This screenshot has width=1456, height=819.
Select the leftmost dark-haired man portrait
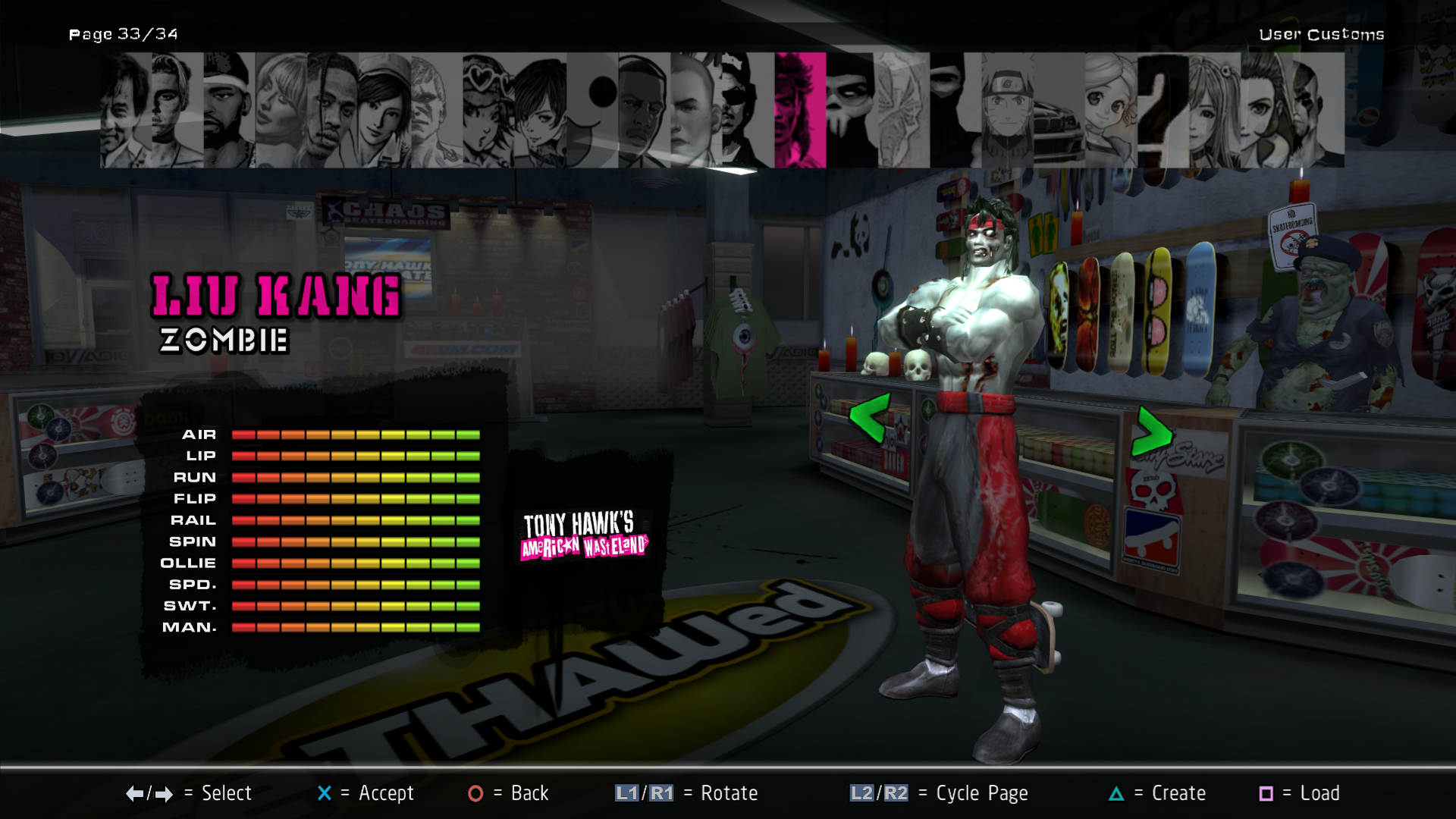[x=125, y=110]
